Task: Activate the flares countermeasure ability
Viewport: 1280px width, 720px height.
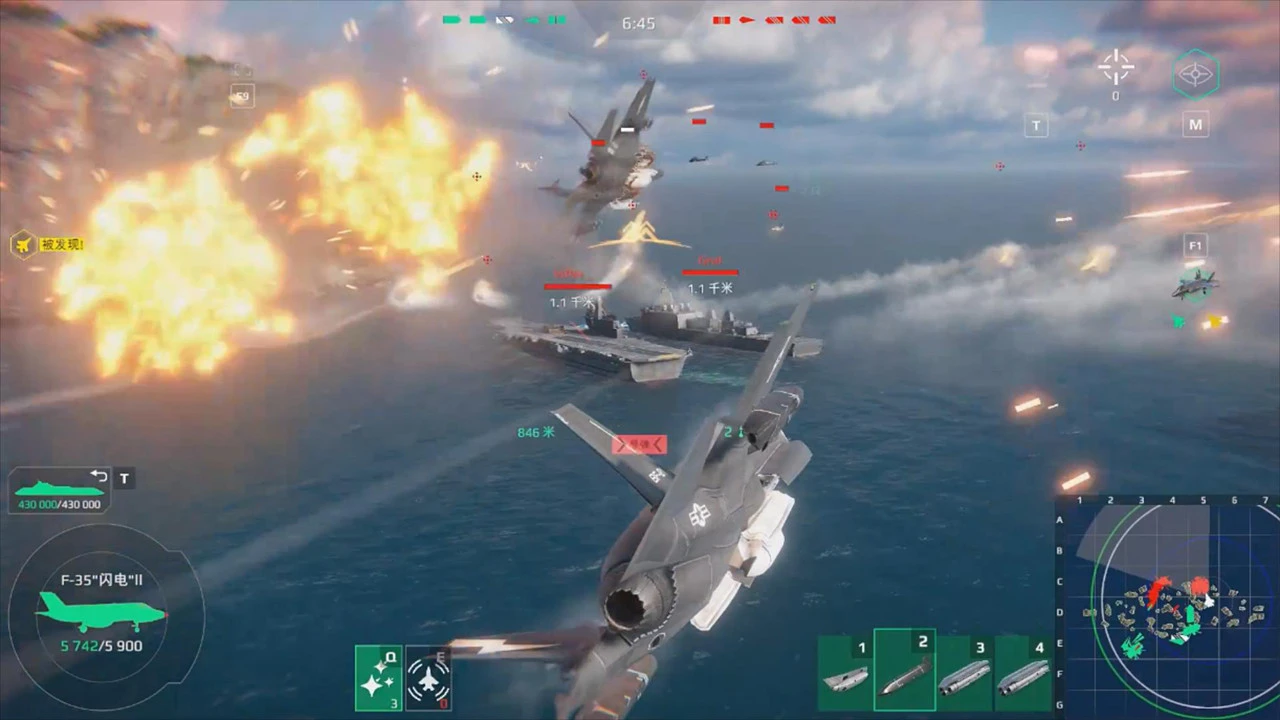Action: coord(378,677)
